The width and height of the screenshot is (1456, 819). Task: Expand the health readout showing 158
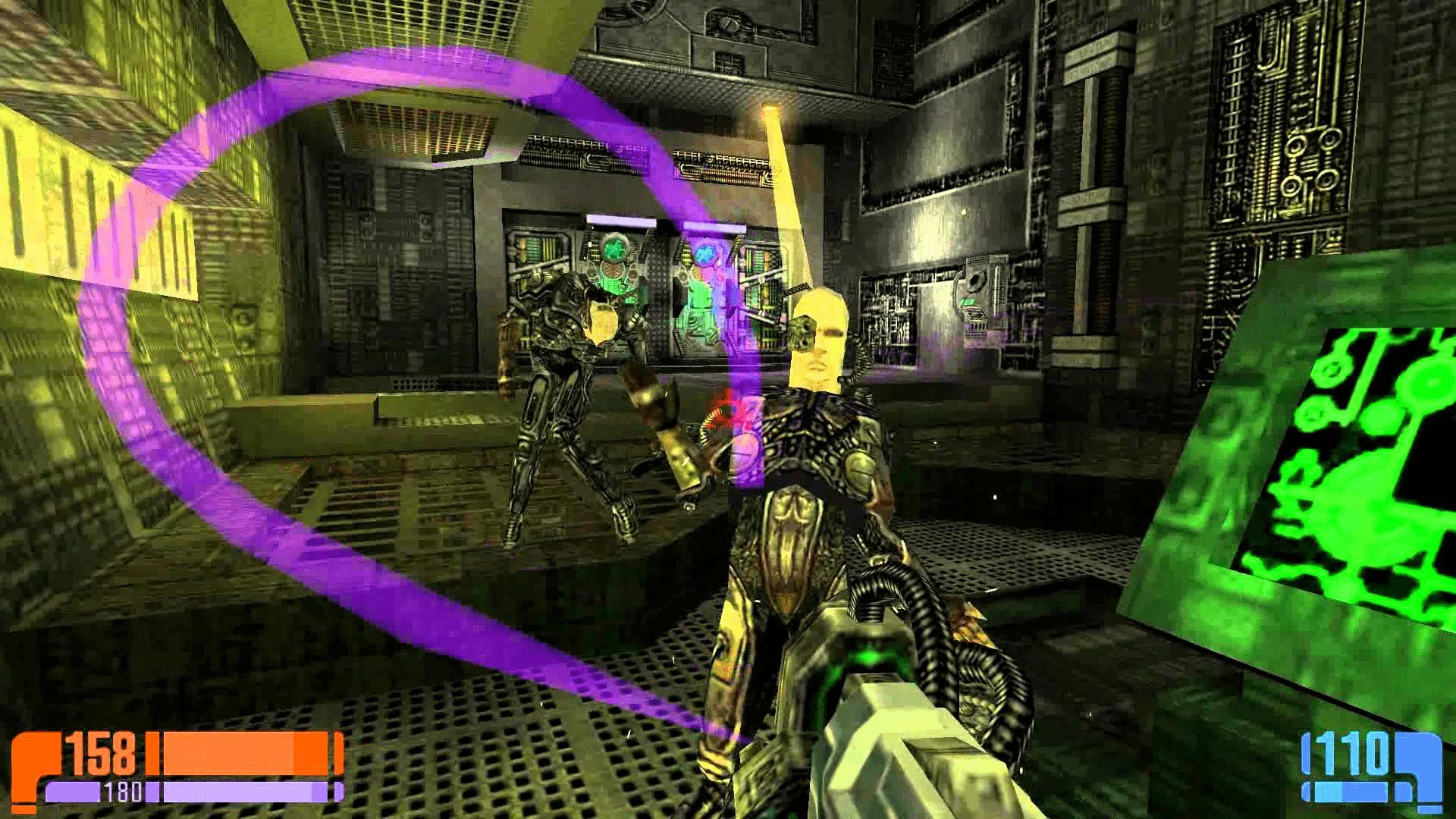(x=102, y=755)
